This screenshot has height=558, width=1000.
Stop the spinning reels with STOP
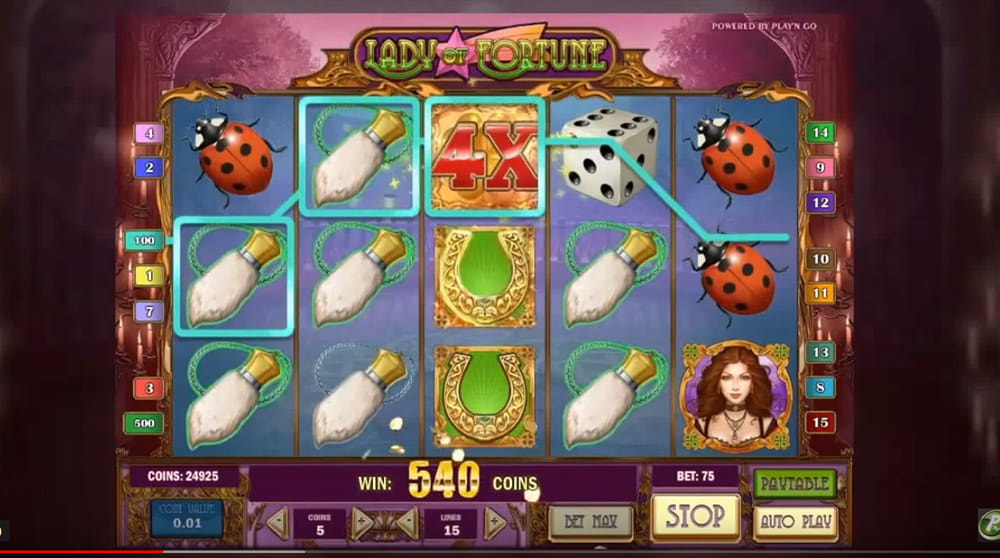(695, 517)
